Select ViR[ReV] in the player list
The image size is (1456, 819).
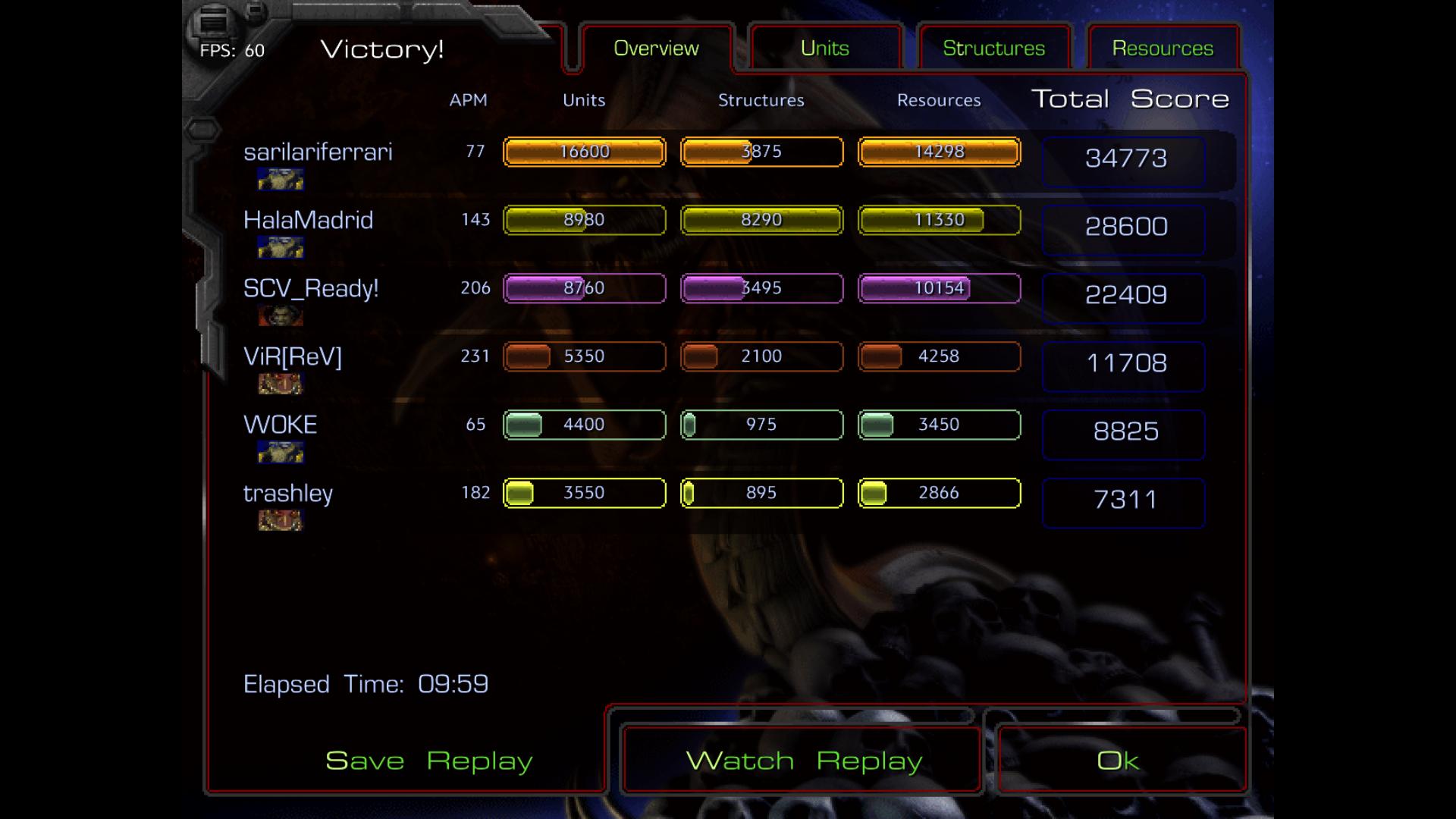(x=293, y=357)
